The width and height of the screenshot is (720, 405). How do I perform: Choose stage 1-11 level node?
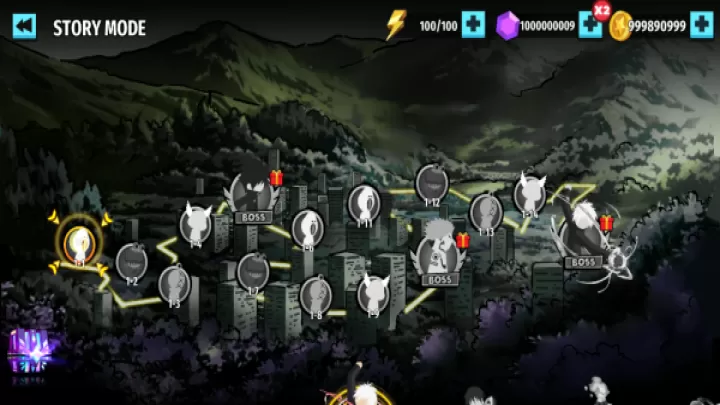[x=364, y=204]
